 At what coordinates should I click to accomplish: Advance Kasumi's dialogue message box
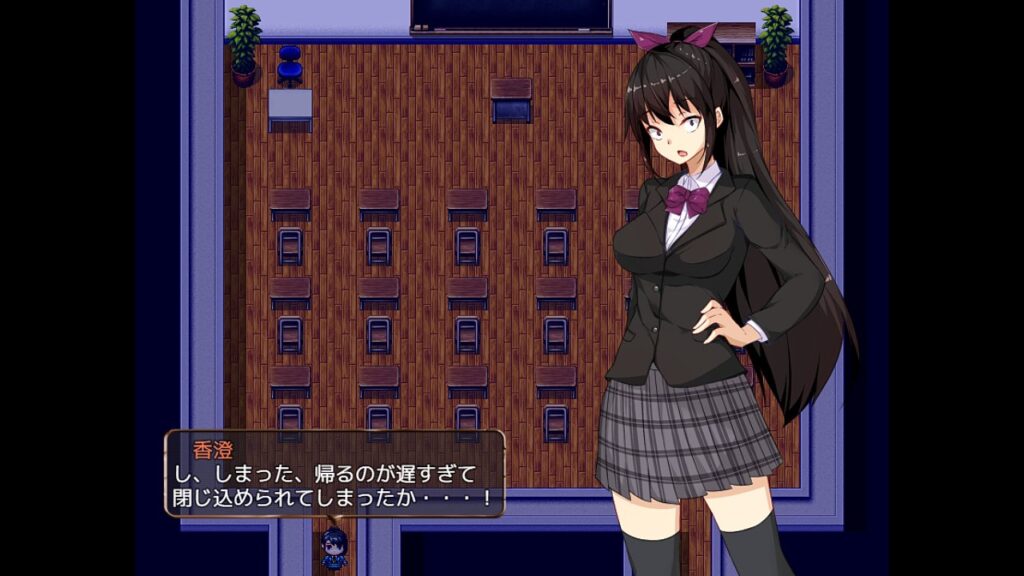point(335,474)
